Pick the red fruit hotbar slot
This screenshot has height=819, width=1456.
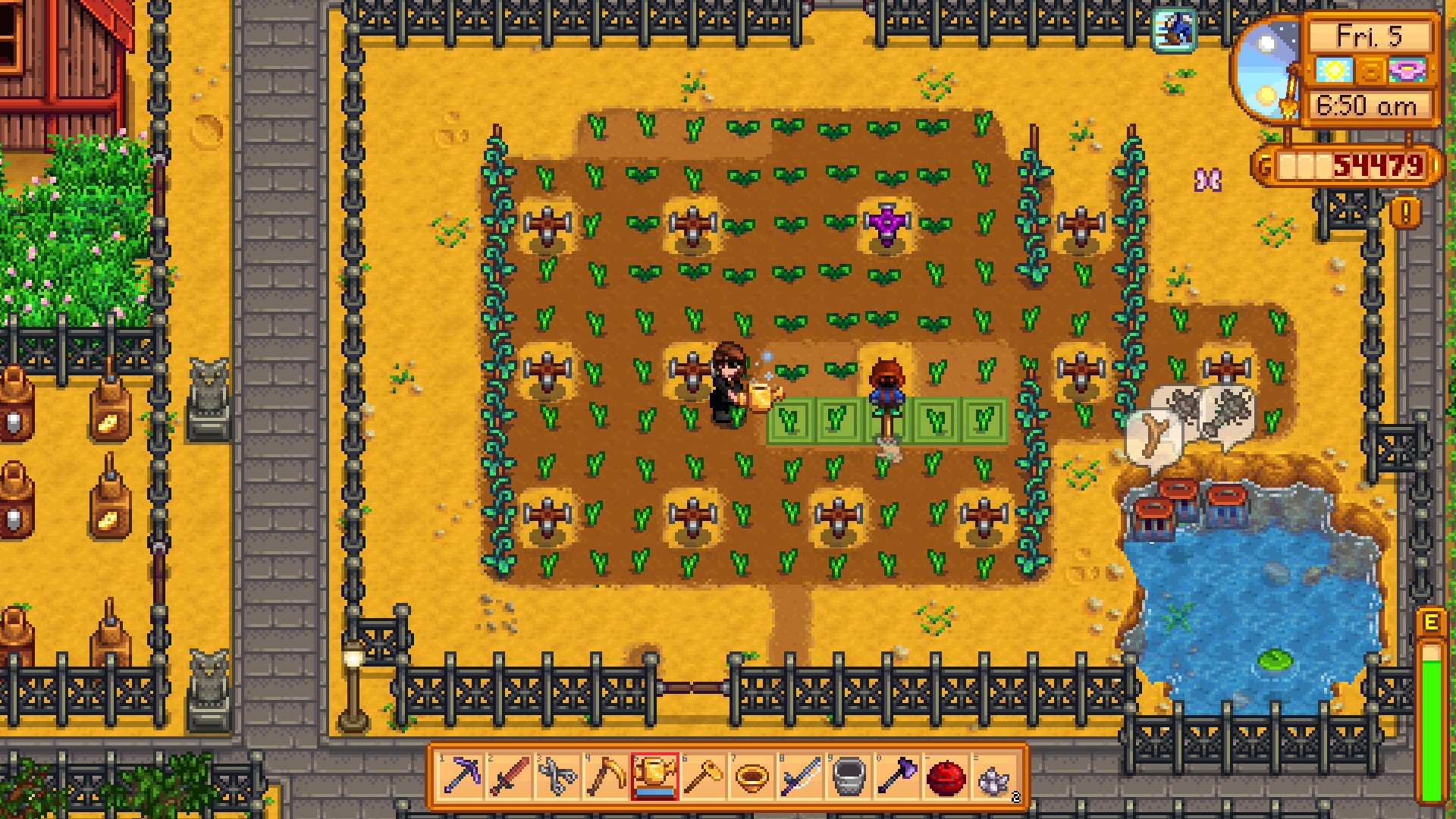(x=946, y=777)
